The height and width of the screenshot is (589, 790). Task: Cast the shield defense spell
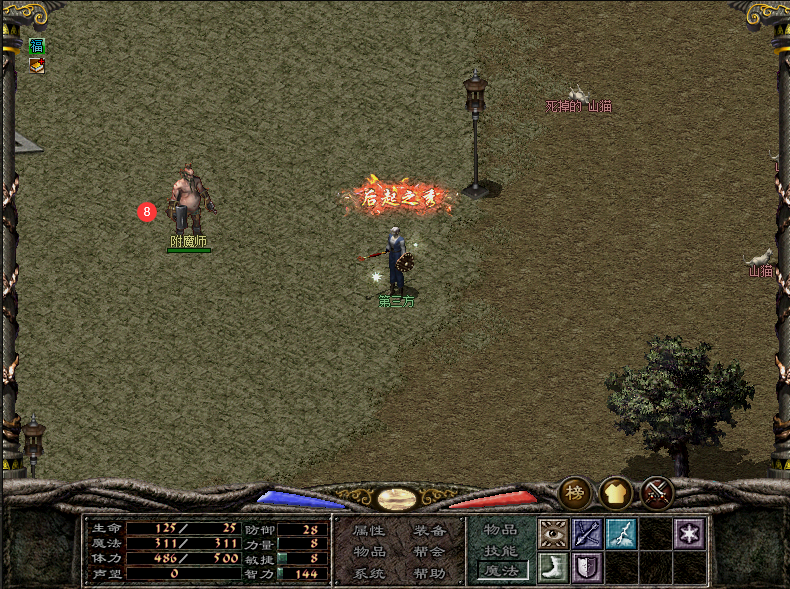pos(587,567)
